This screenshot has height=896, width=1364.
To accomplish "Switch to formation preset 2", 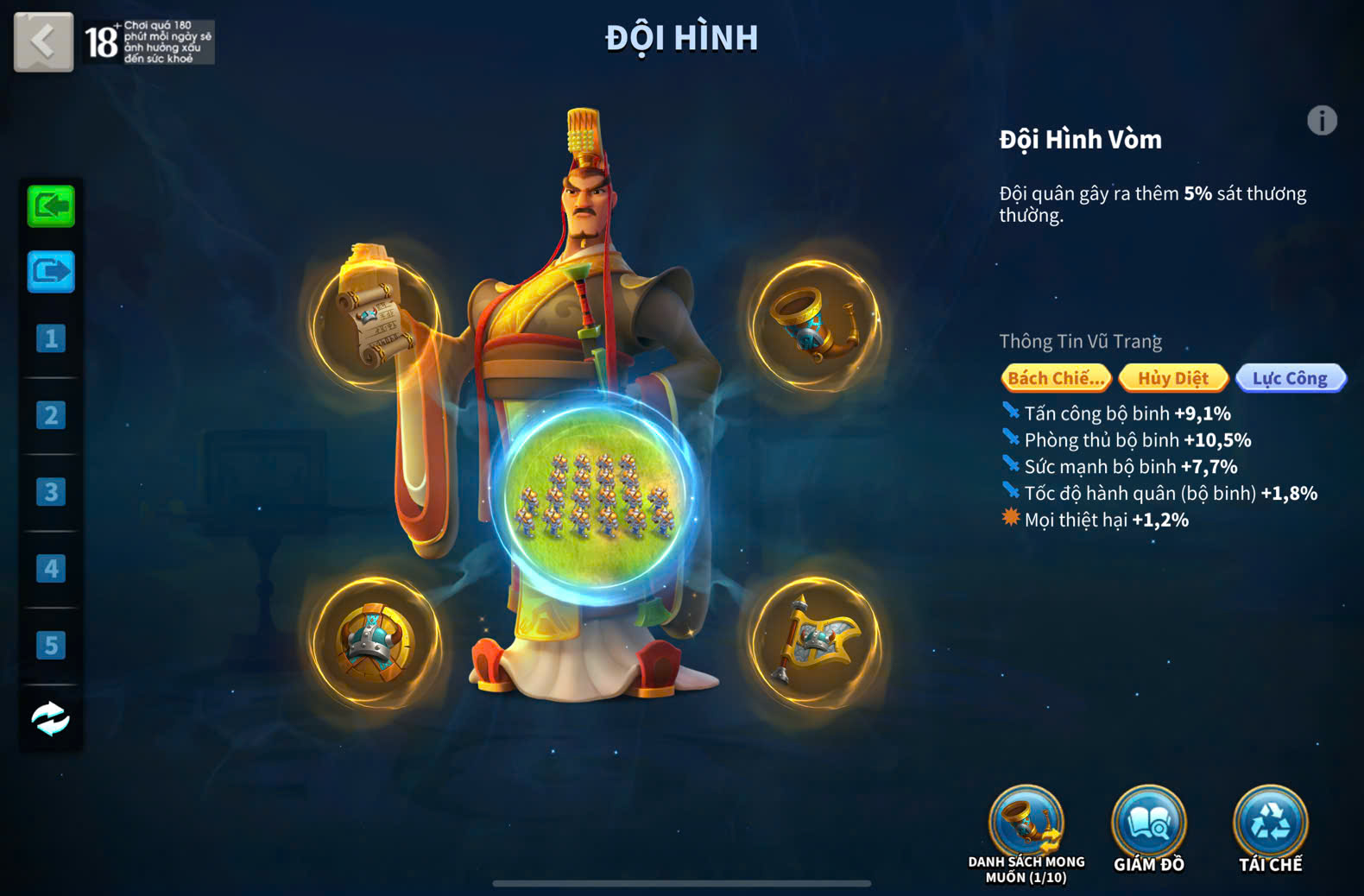I will (51, 415).
